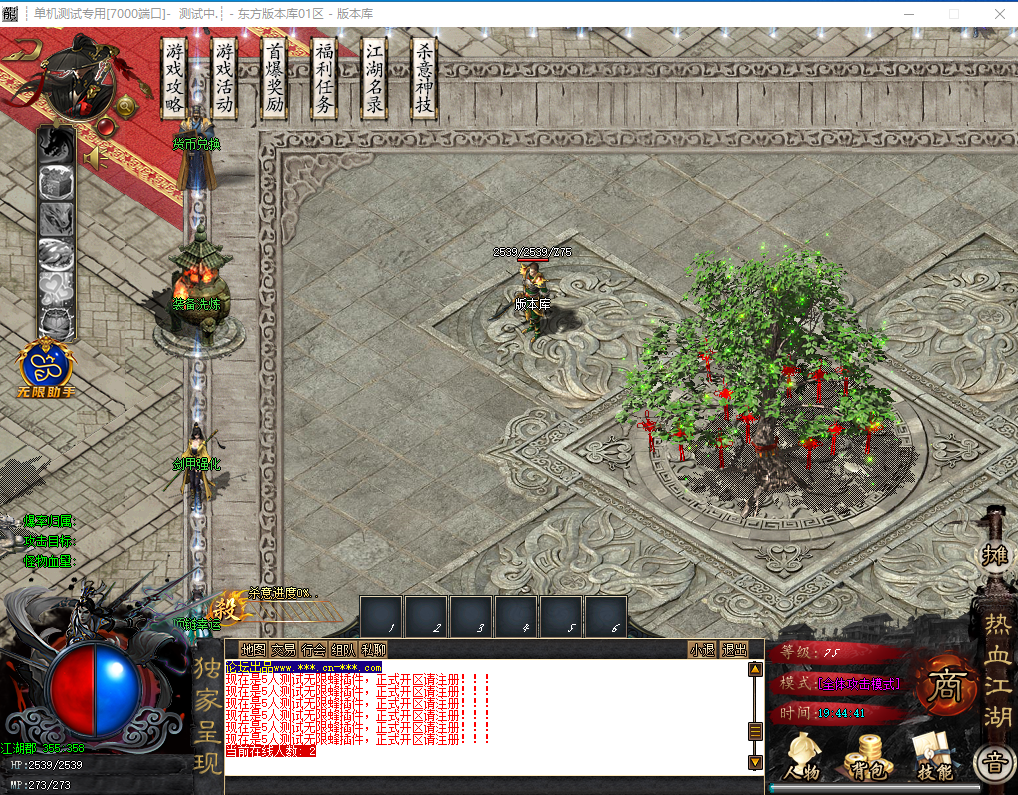The height and width of the screenshot is (795, 1018).
Task: Click the magnifying glass beside the portrait
Action: pos(127,105)
